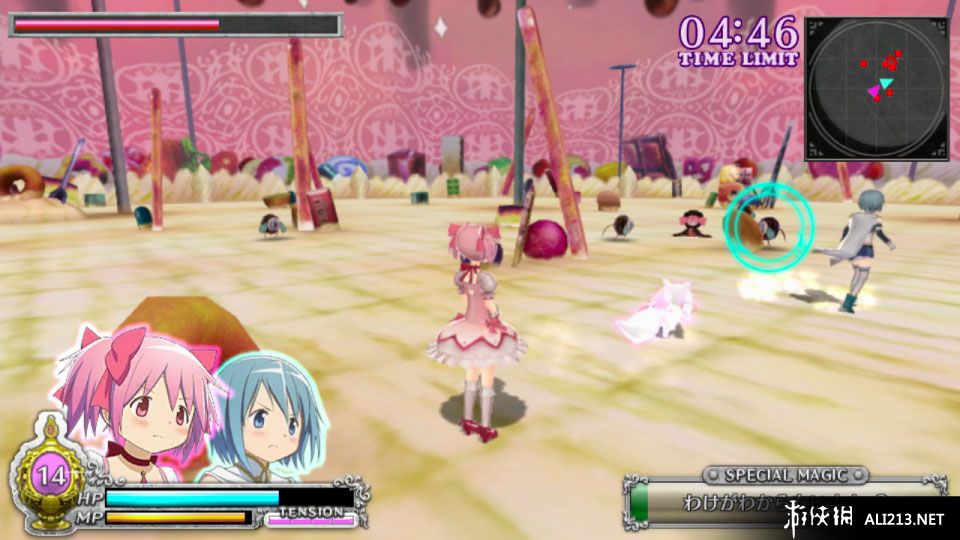This screenshot has width=960, height=540.
Task: Click the level 14 soul gem icon
Action: [x=47, y=474]
